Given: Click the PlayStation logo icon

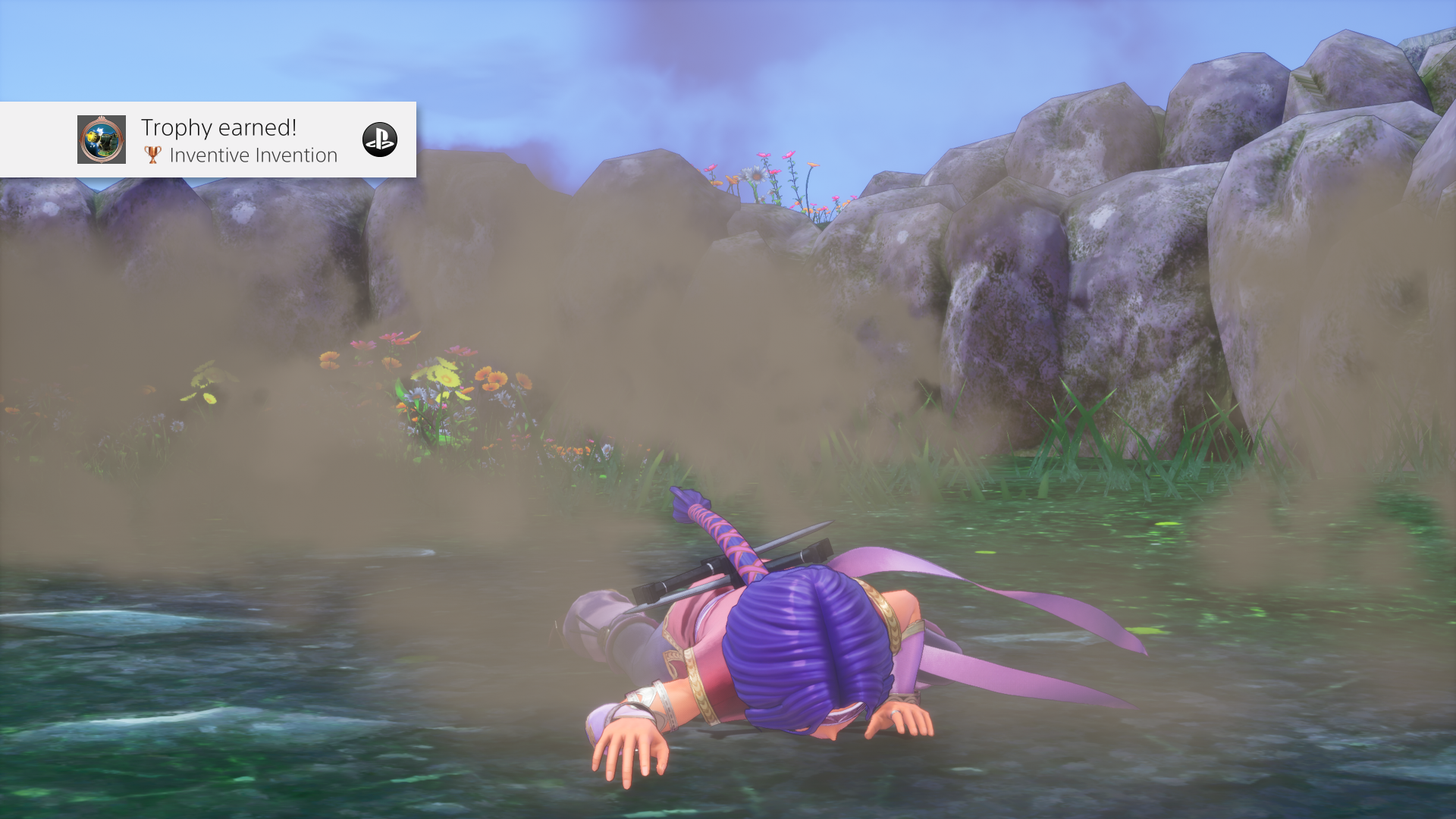Looking at the screenshot, I should coord(381,140).
